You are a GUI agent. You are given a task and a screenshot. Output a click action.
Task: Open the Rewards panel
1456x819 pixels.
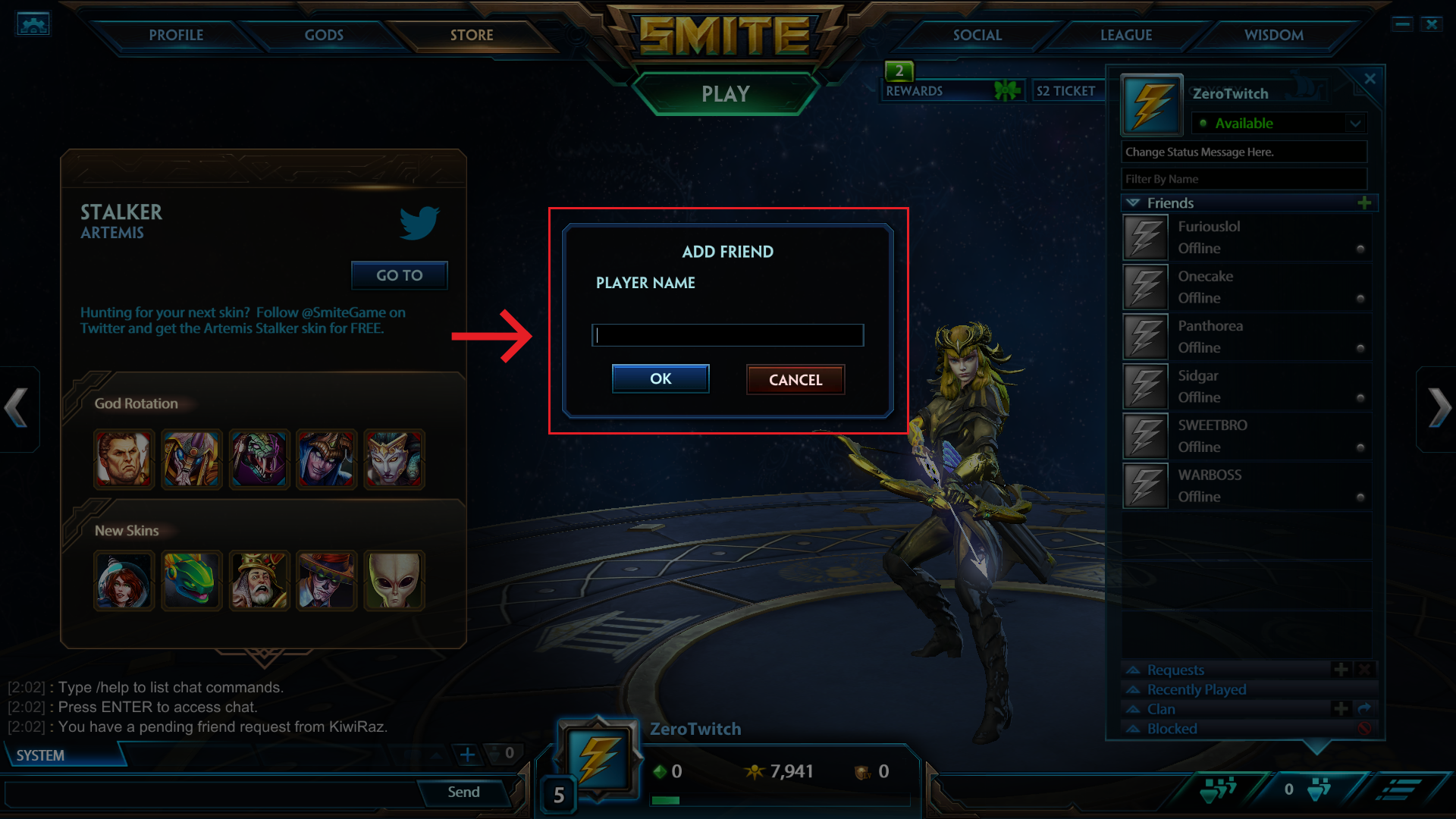click(x=914, y=91)
